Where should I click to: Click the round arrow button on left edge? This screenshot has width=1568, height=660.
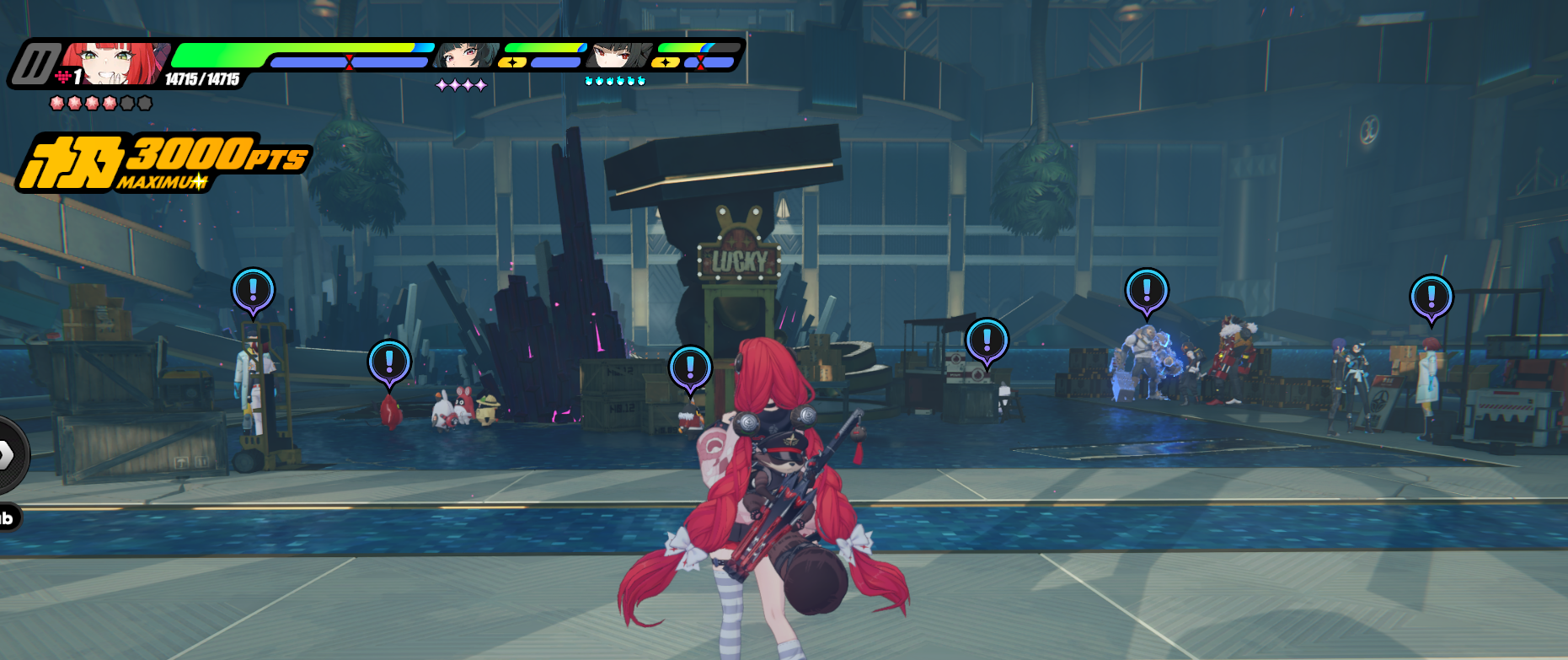[8, 455]
